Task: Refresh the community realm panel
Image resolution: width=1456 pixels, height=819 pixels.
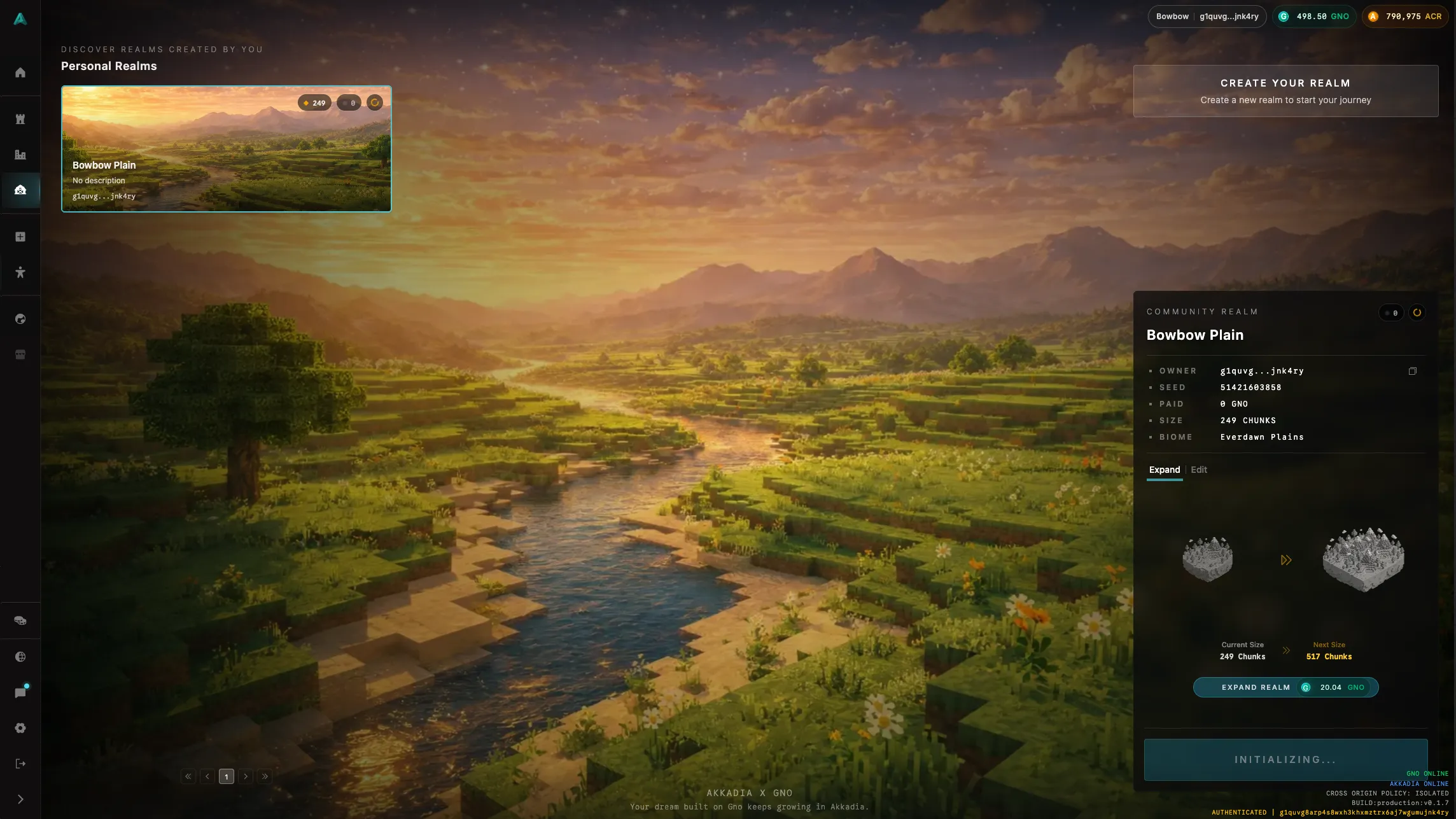Action: (x=1417, y=312)
